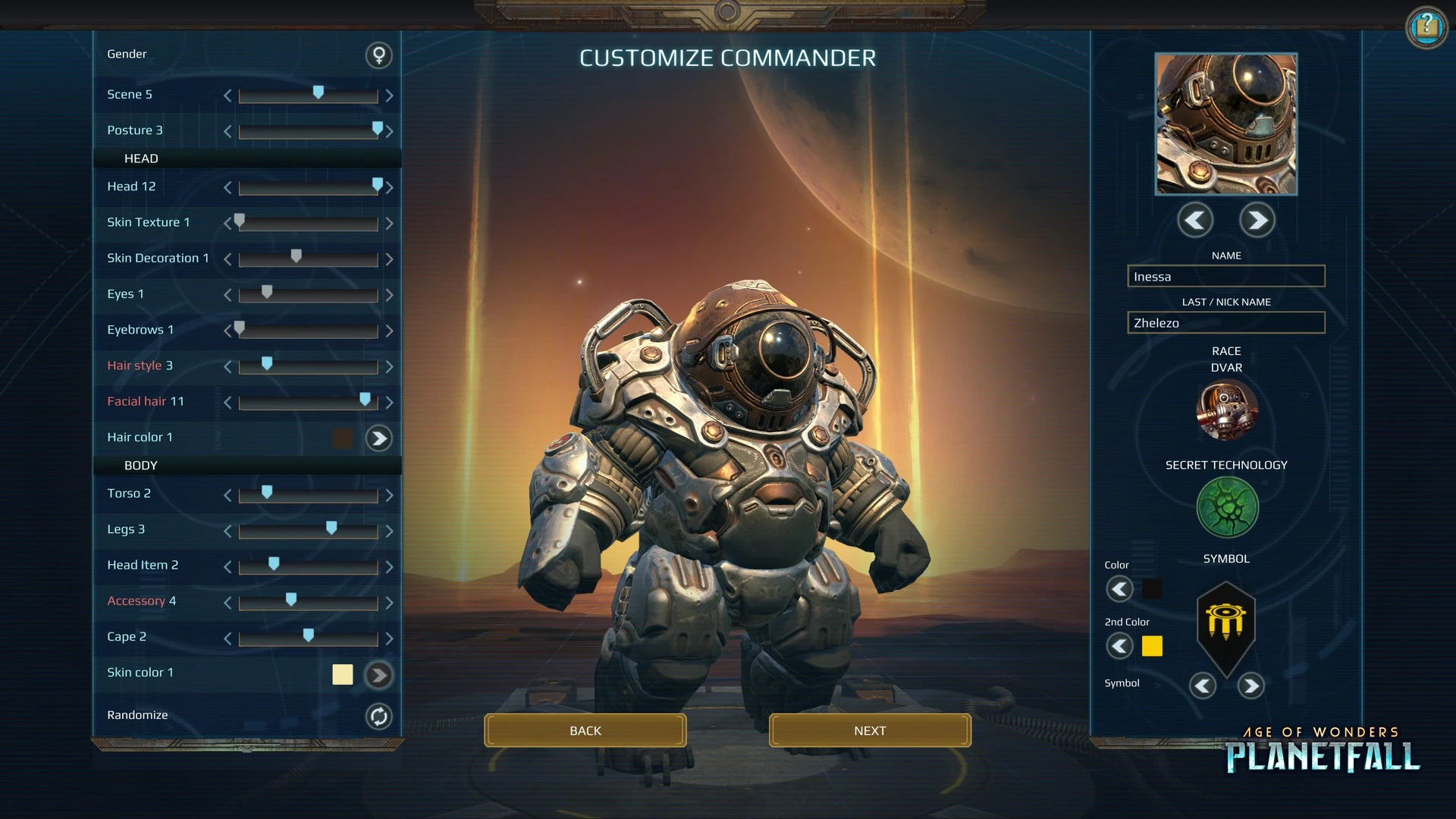Viewport: 1456px width, 819px height.
Task: Show the previous commander portrait
Action: [x=1195, y=221]
